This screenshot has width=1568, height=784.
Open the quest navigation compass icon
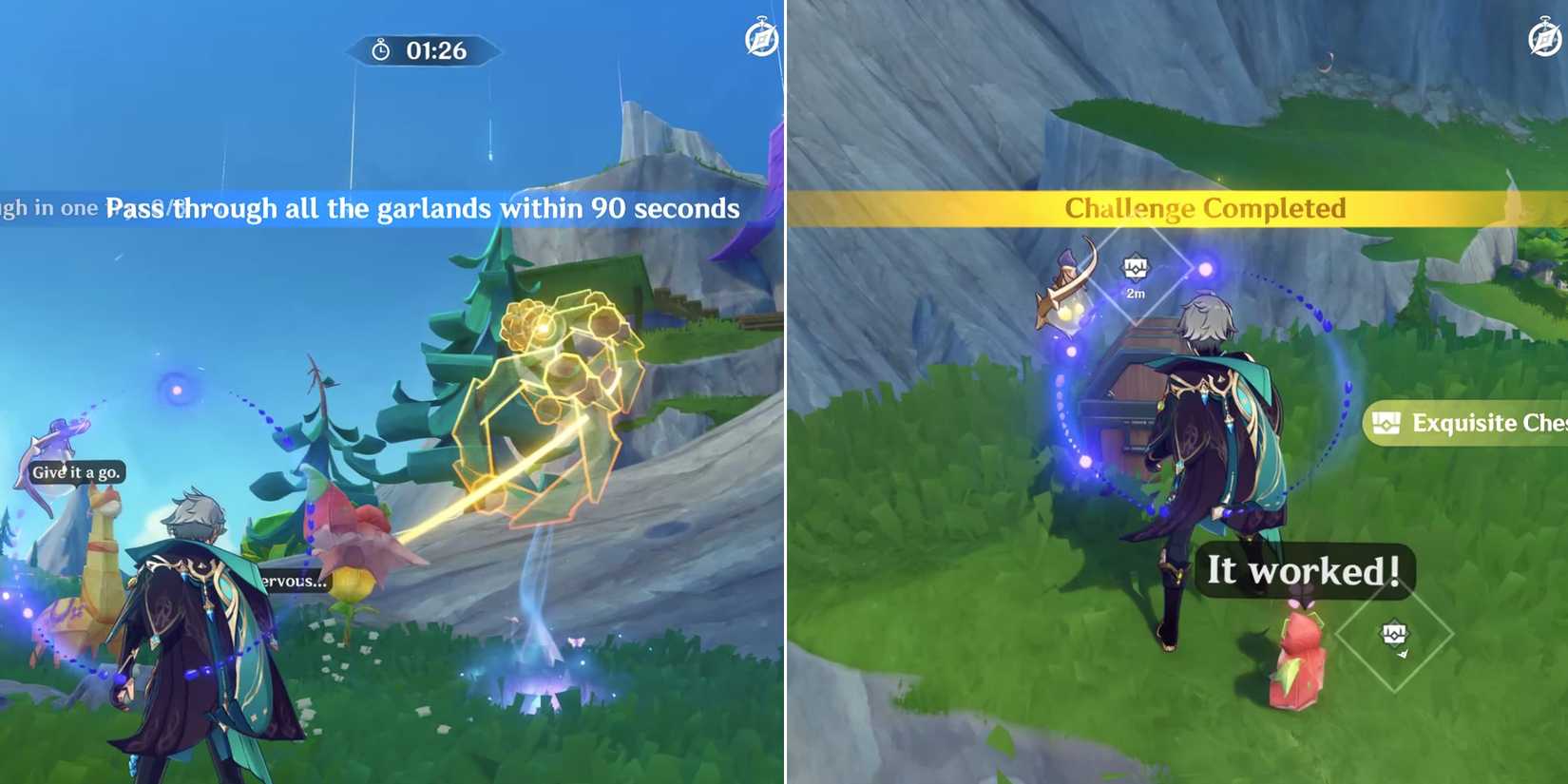[760, 40]
